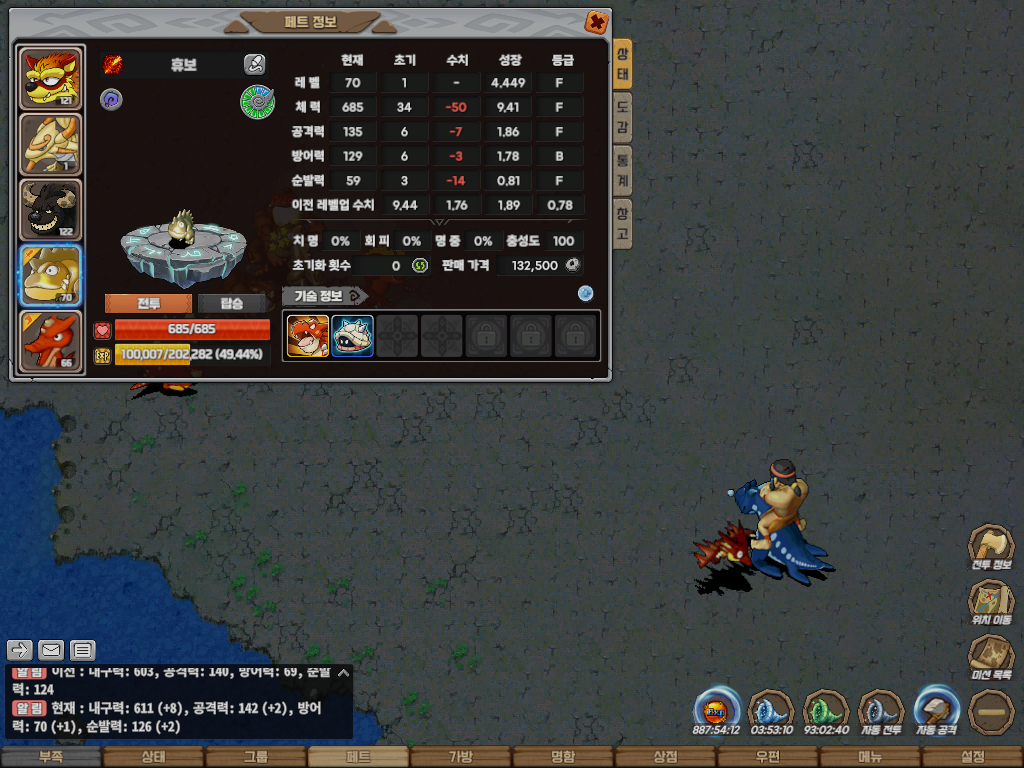Open the 가방 bag menu

pos(460,757)
